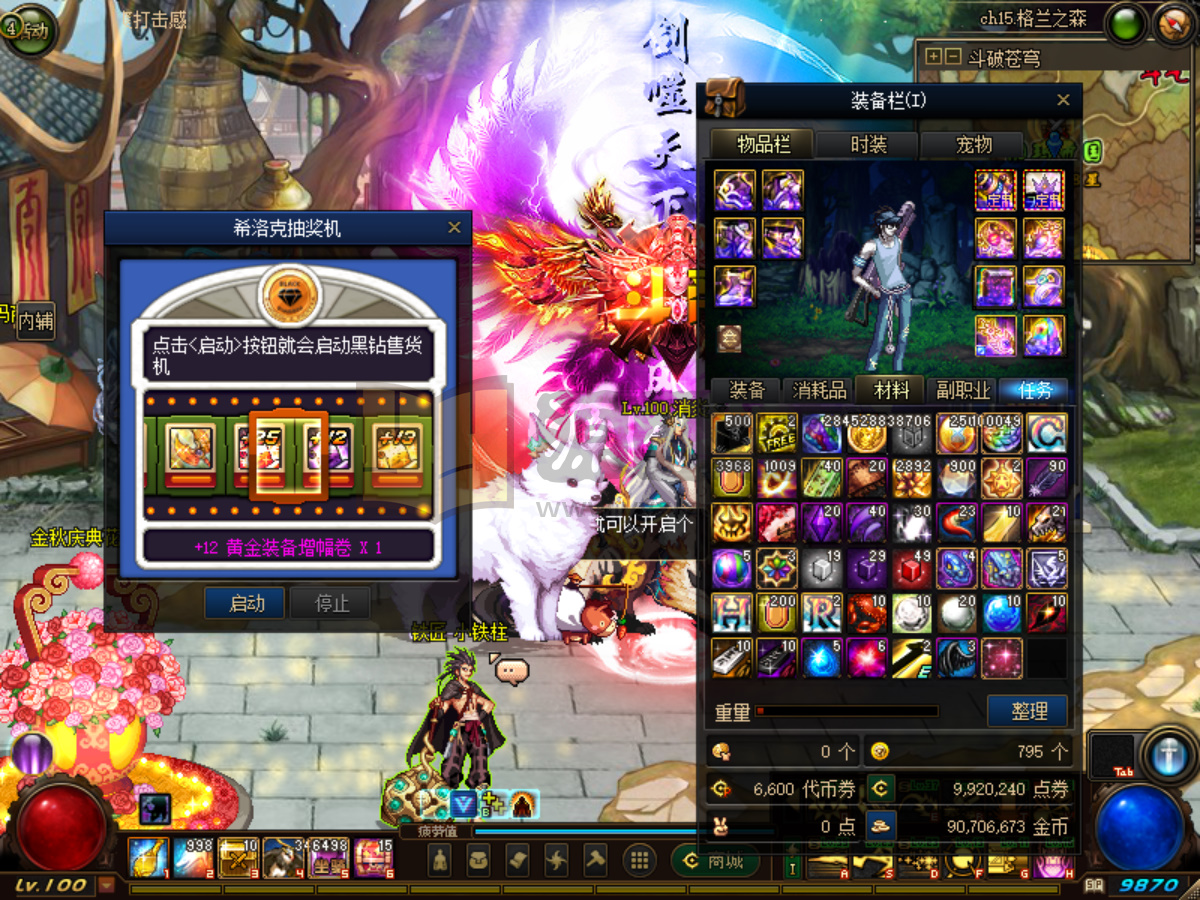Click the 停止 stop button

[331, 603]
